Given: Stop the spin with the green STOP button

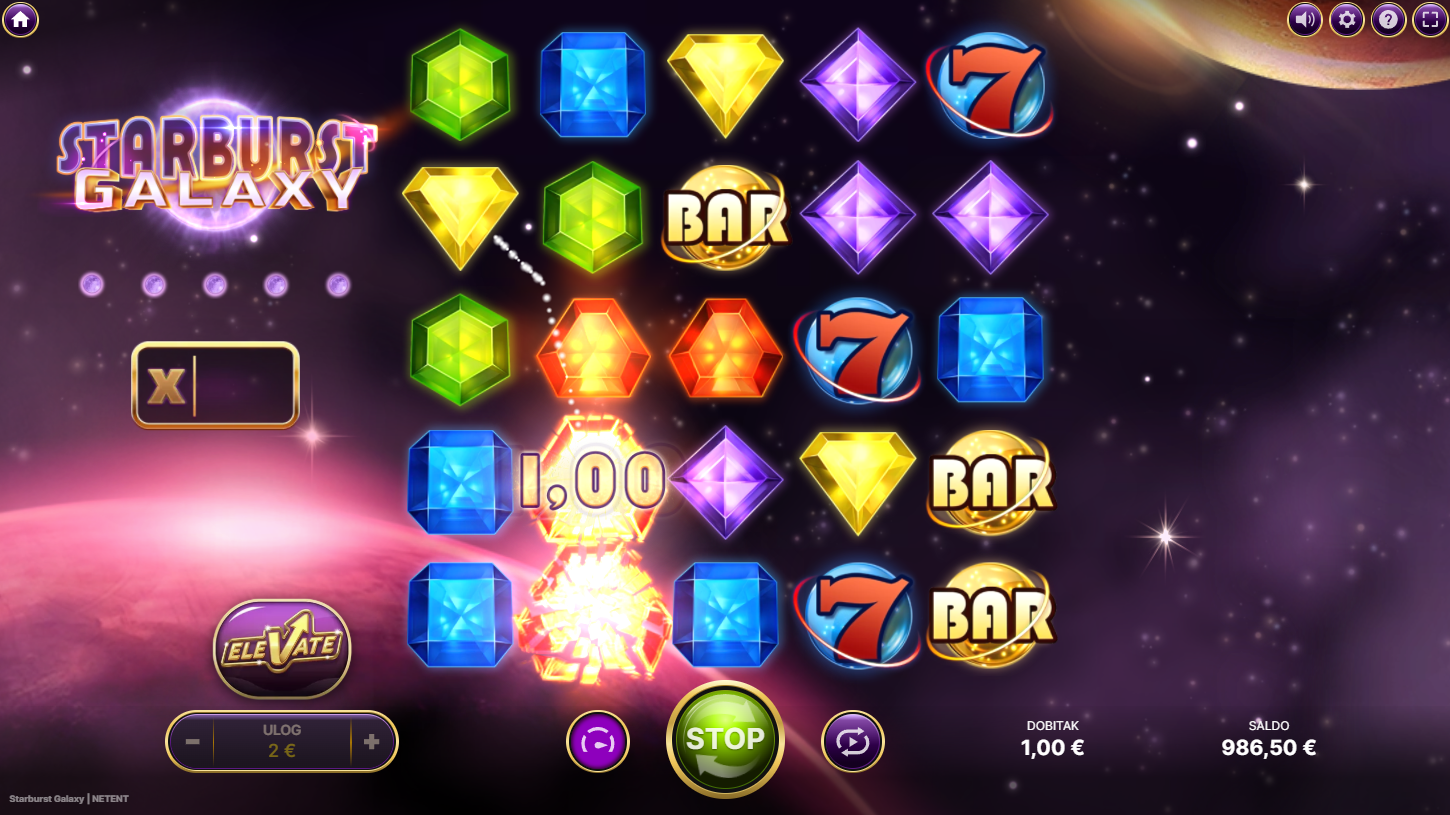Looking at the screenshot, I should [x=725, y=740].
